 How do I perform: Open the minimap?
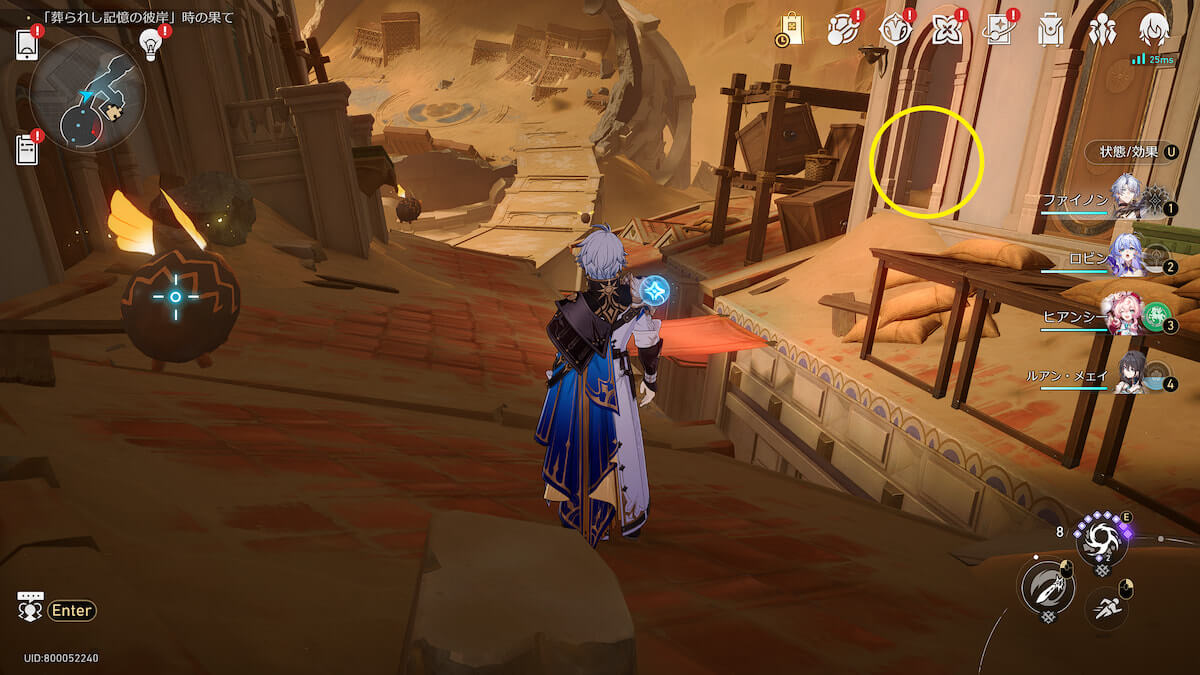(88, 95)
